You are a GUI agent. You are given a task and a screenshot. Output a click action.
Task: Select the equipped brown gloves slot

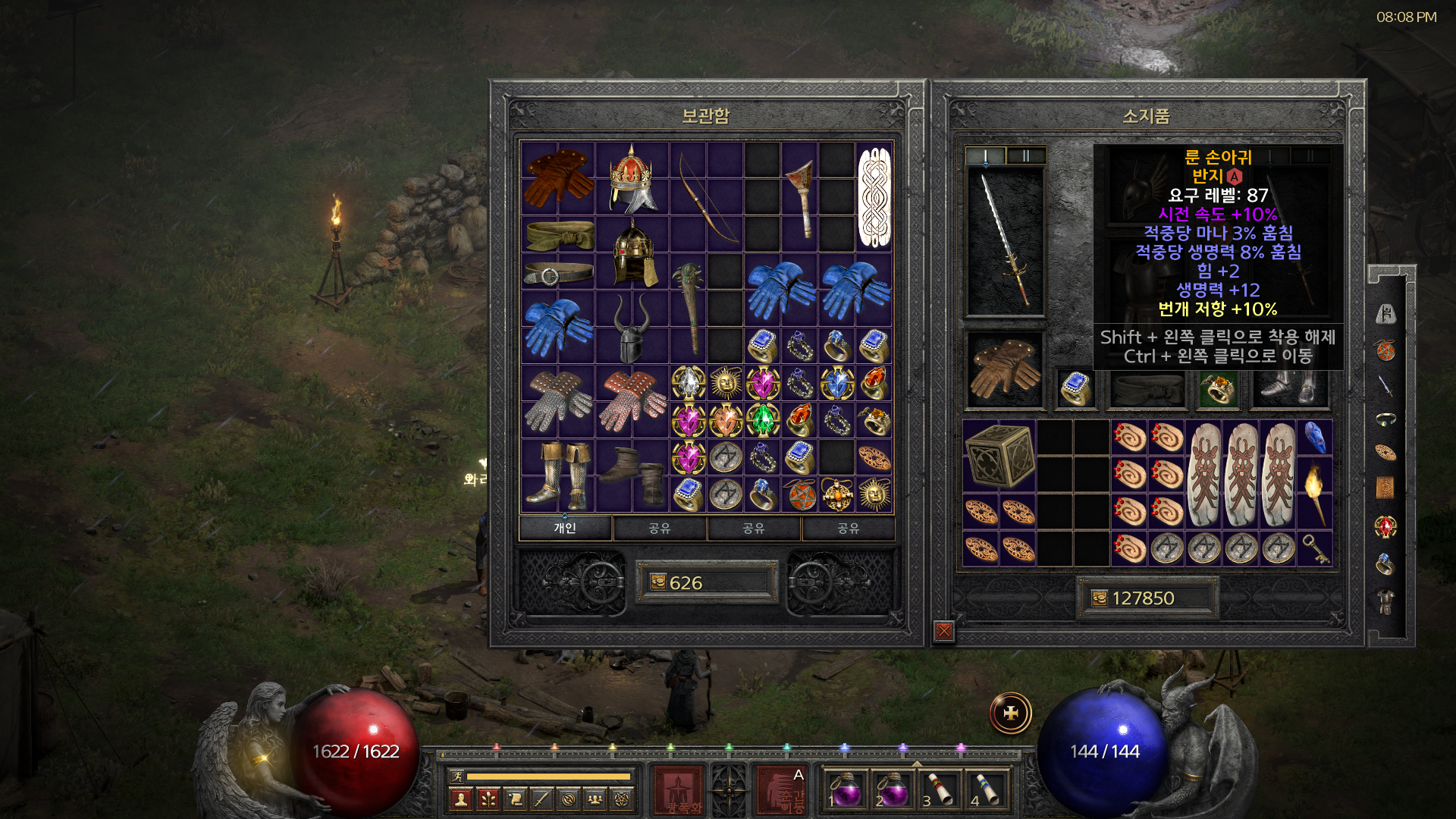click(x=1005, y=369)
